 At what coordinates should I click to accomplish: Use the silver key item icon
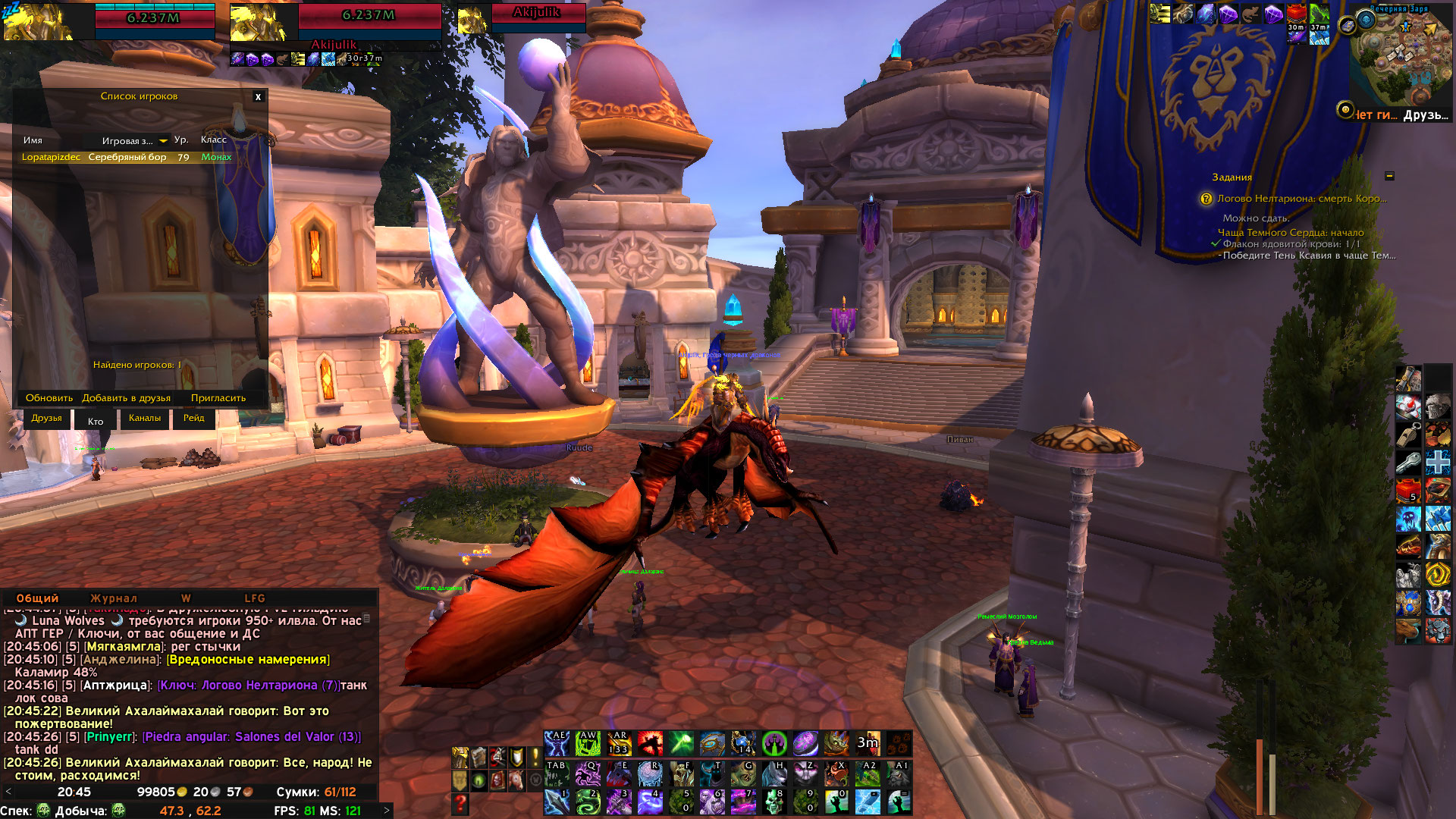tap(1408, 462)
